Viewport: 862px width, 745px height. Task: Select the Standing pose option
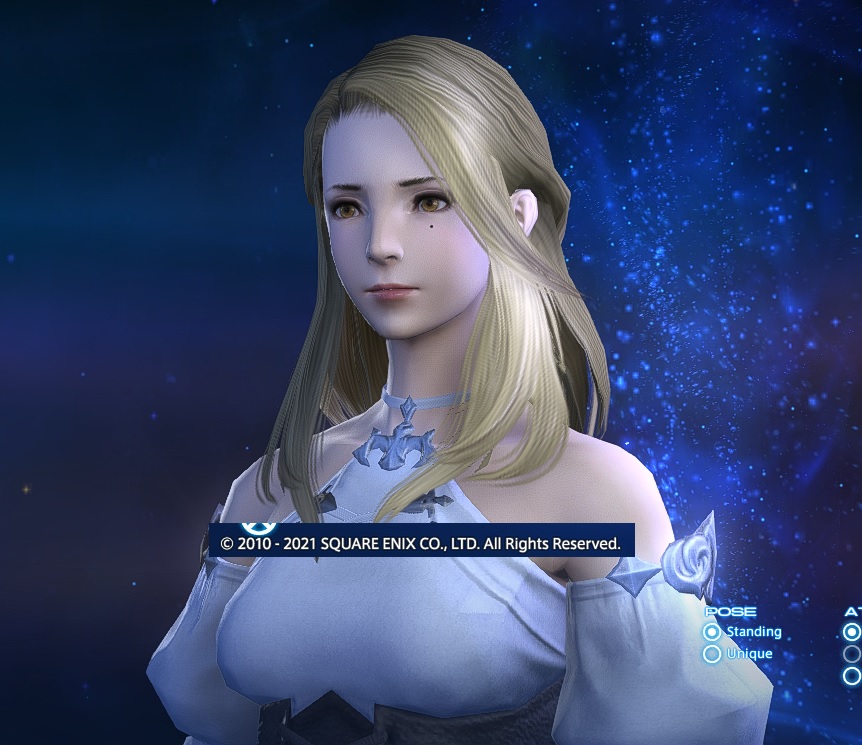(712, 632)
